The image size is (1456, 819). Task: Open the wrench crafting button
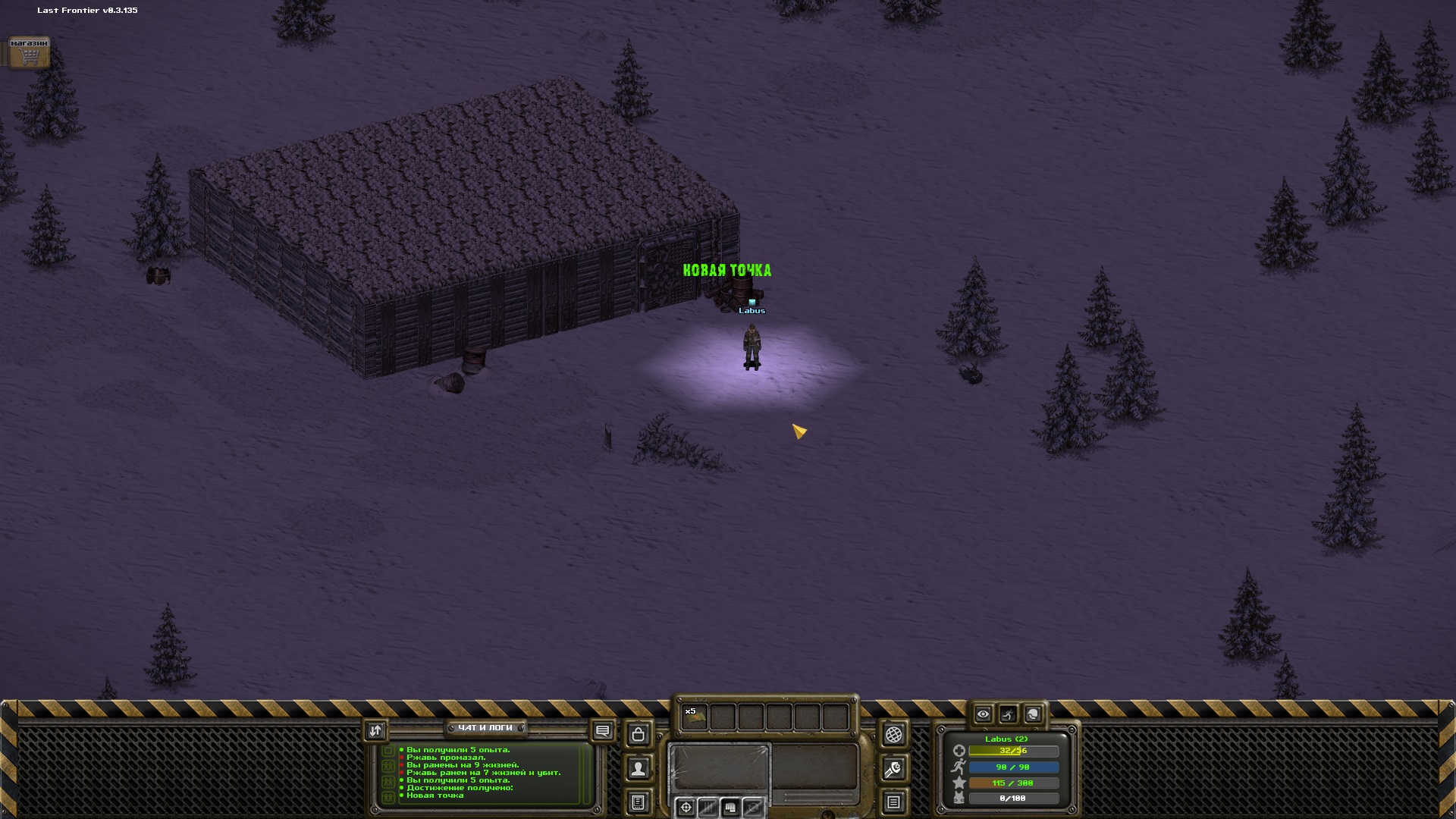(x=893, y=769)
